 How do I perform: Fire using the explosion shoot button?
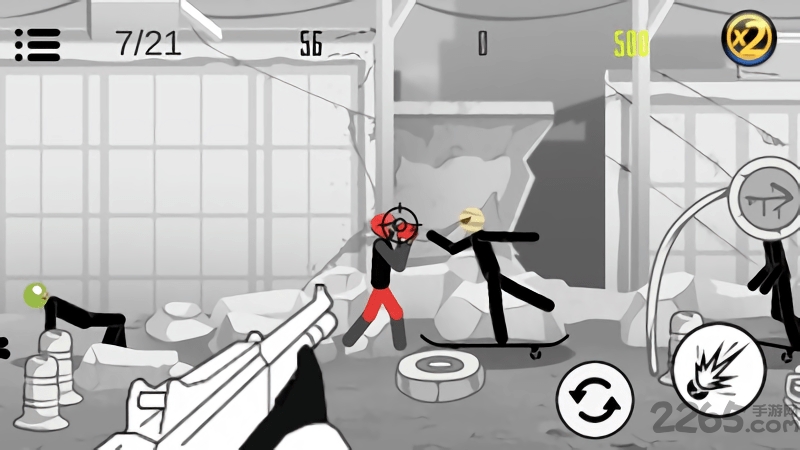click(719, 370)
